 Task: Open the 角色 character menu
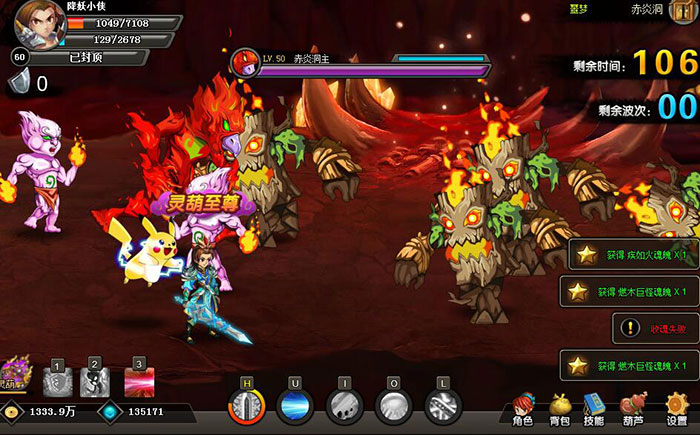522,408
